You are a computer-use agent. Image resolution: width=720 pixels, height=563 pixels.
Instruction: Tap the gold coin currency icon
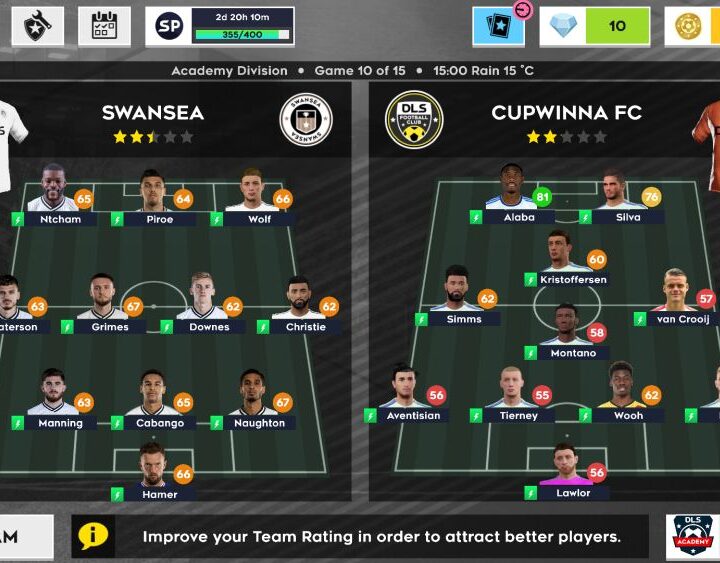[x=689, y=26]
